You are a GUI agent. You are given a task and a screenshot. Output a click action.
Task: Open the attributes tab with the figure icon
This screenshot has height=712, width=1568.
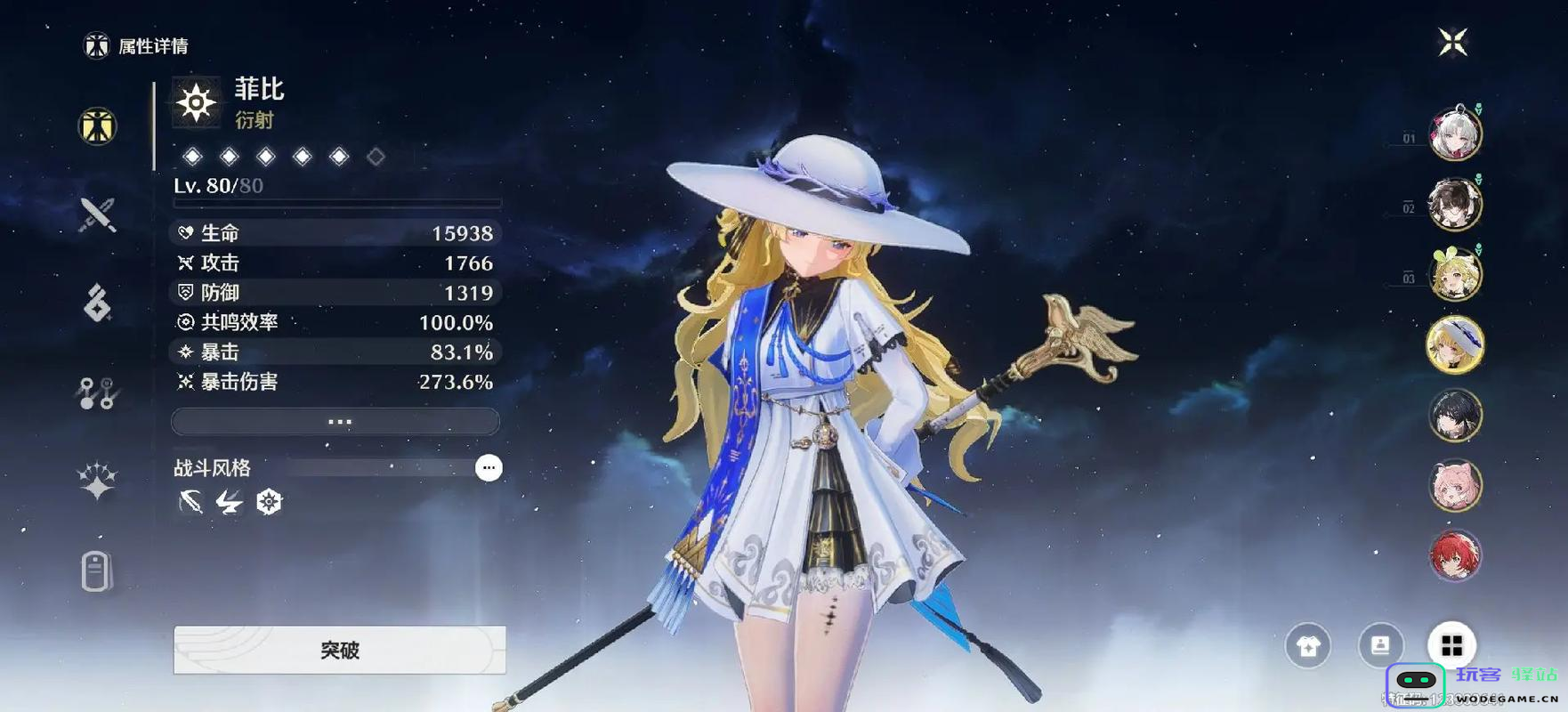(97, 125)
